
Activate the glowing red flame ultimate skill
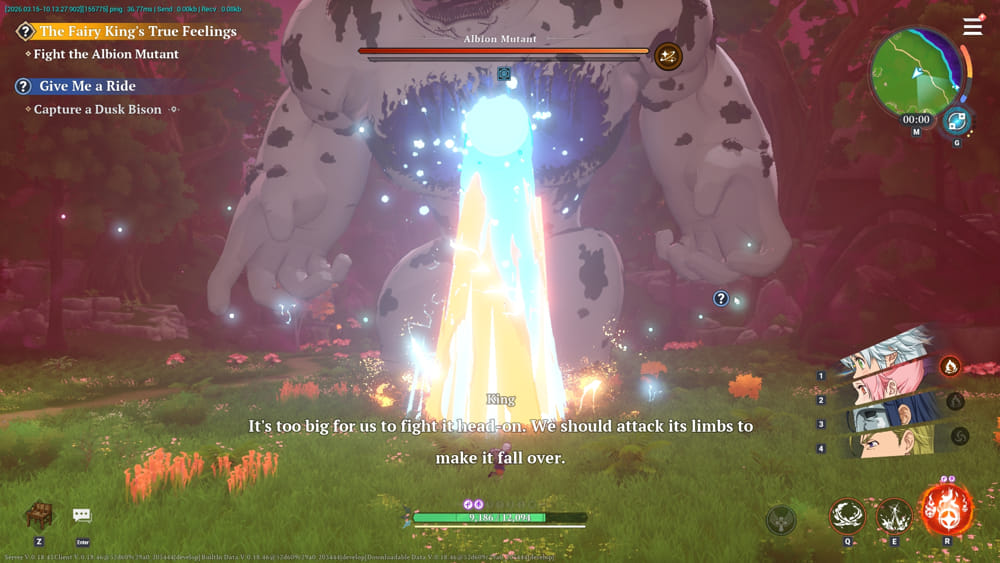[946, 509]
